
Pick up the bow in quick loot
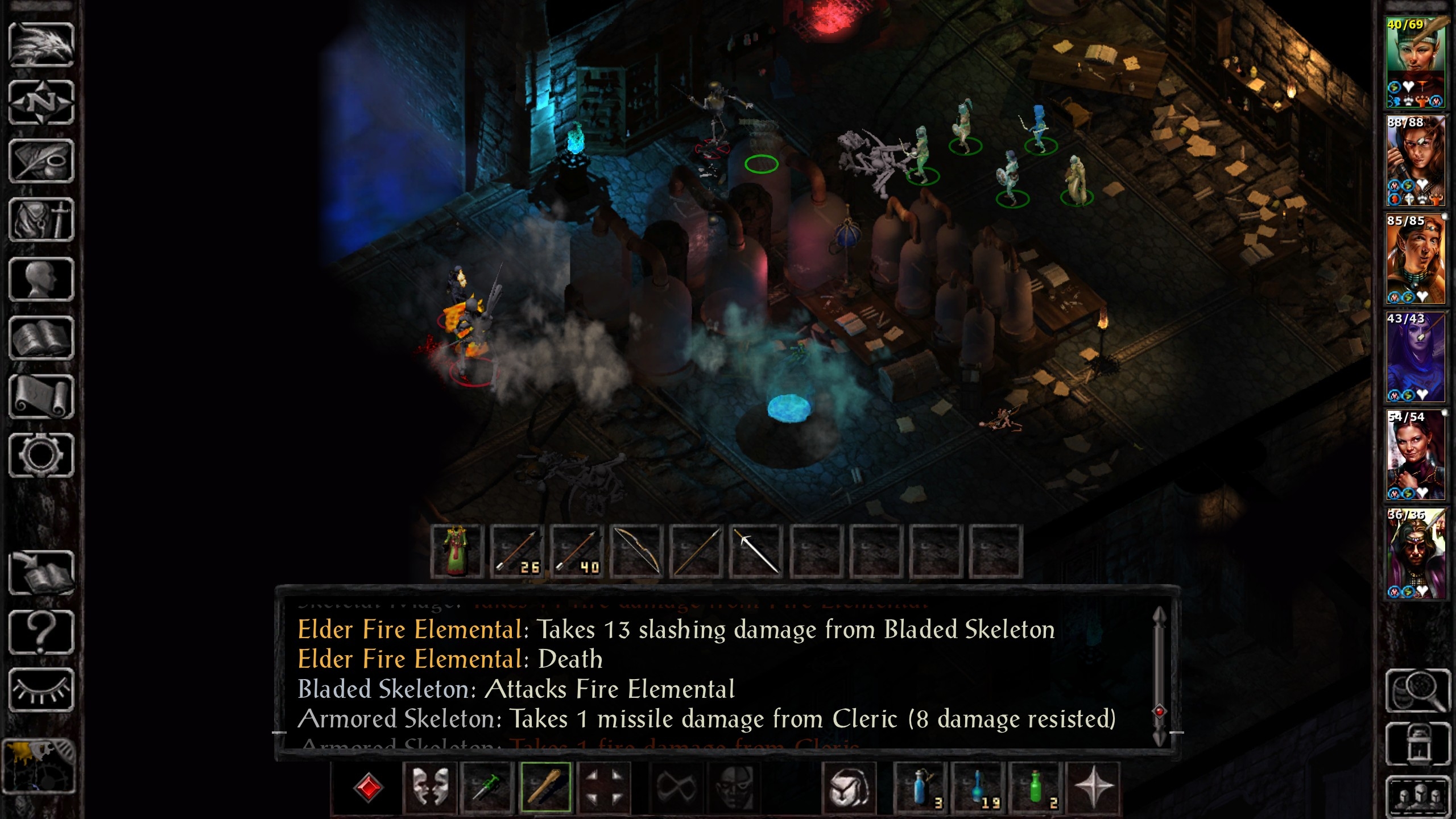(636, 552)
